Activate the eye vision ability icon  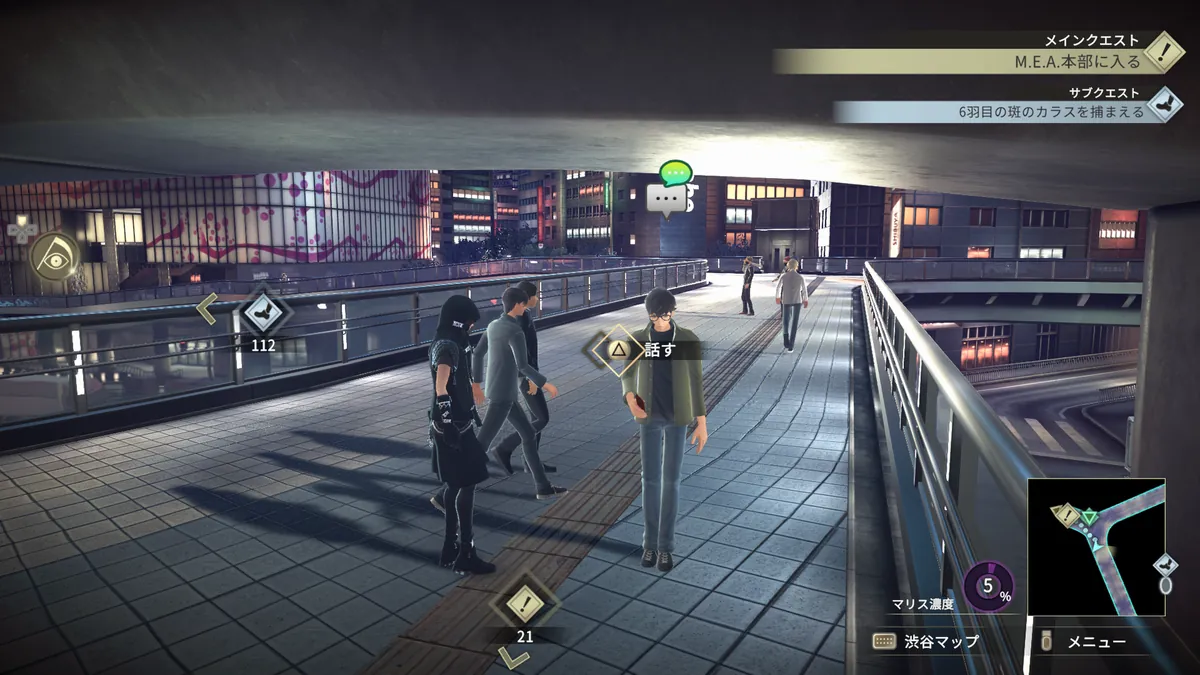click(x=53, y=256)
